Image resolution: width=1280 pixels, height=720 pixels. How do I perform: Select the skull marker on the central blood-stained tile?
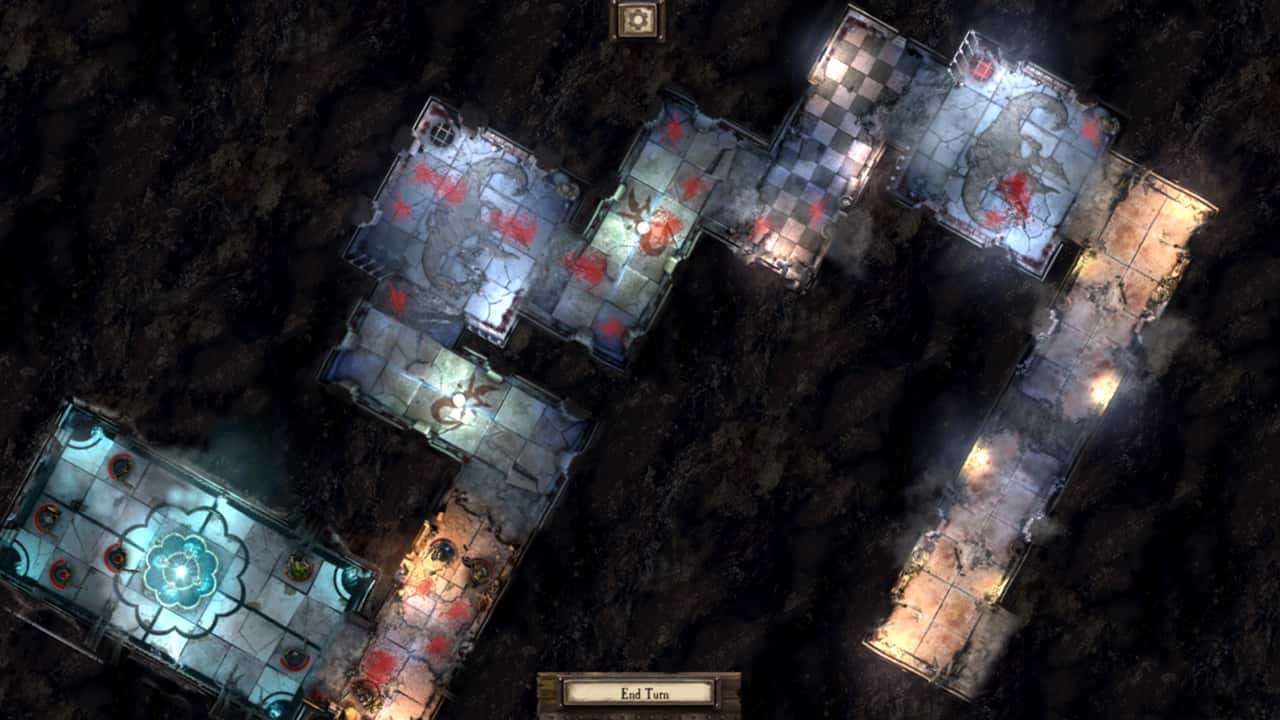pyautogui.click(x=644, y=226)
